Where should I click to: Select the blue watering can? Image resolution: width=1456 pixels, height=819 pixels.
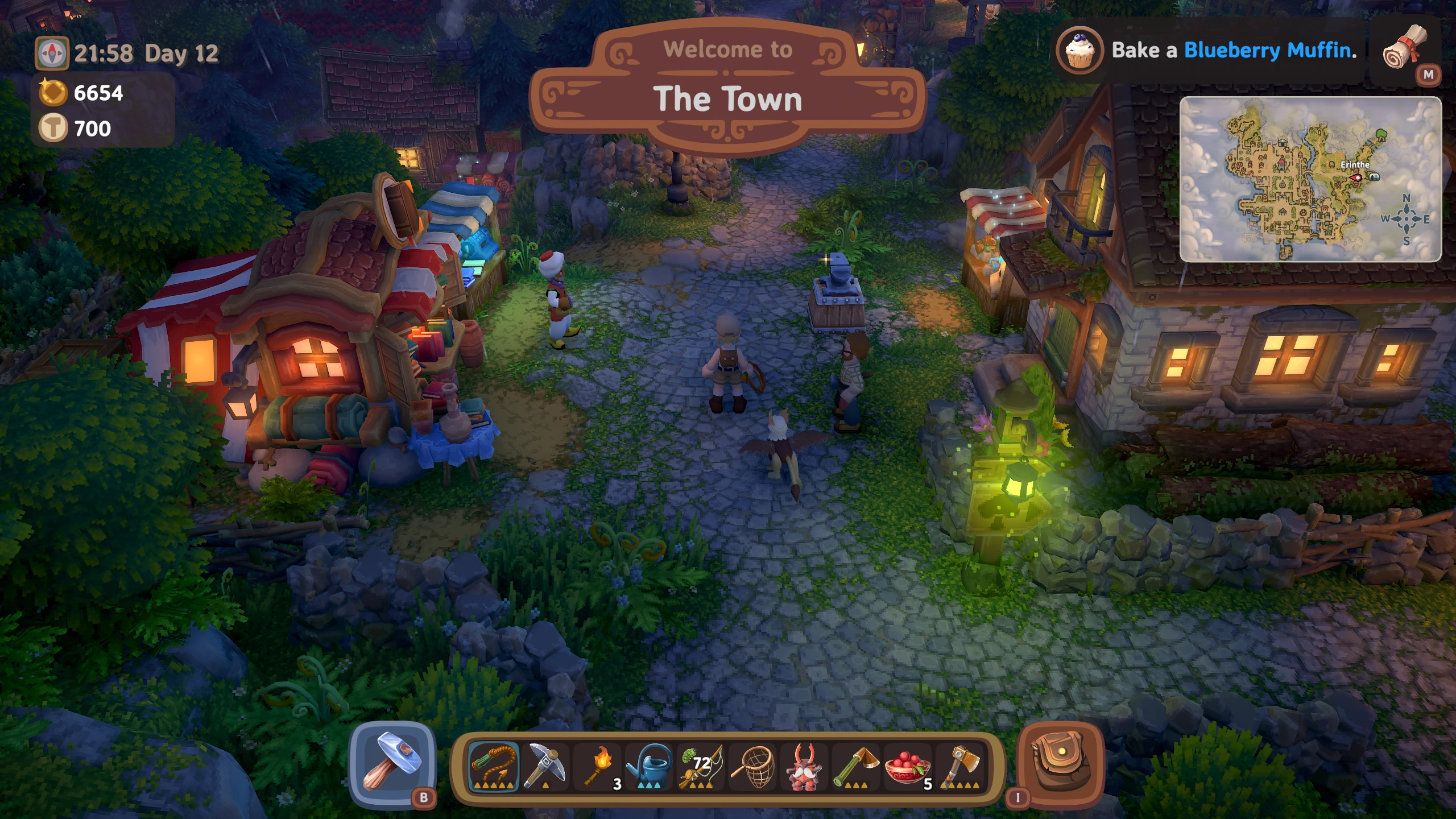coord(649,767)
